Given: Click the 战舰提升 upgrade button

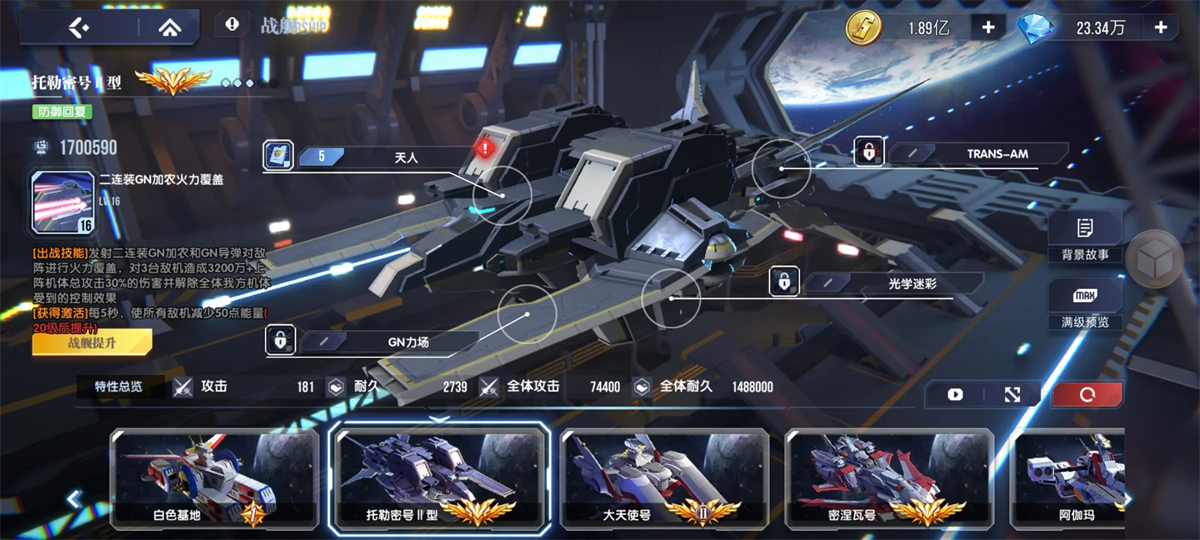Looking at the screenshot, I should [x=92, y=343].
